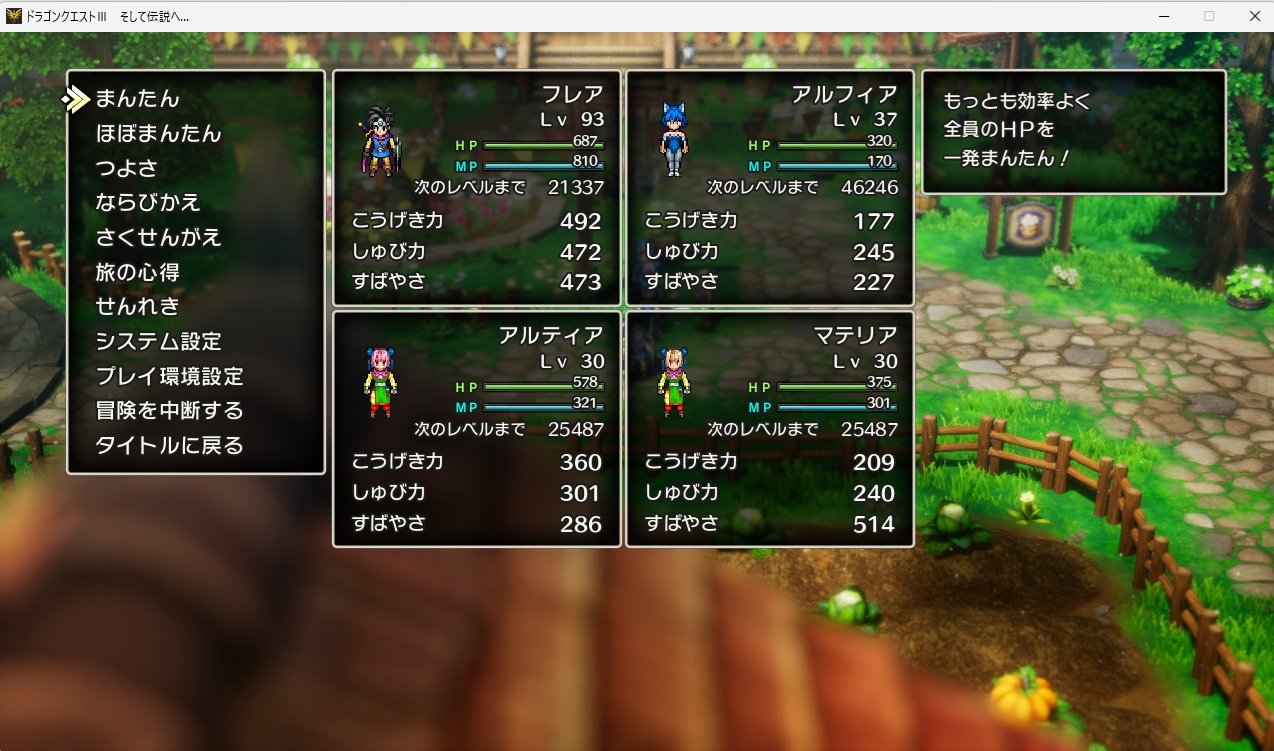The image size is (1274, 751).
Task: Open さくせんがえ tactics menu
Action: (x=158, y=238)
